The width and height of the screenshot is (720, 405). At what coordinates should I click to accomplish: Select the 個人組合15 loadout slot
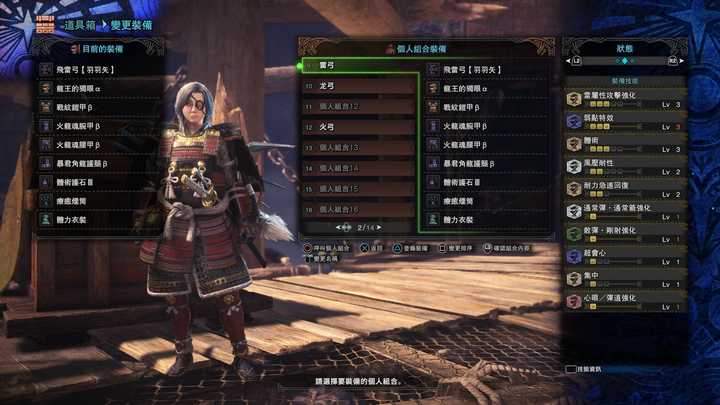click(x=360, y=189)
